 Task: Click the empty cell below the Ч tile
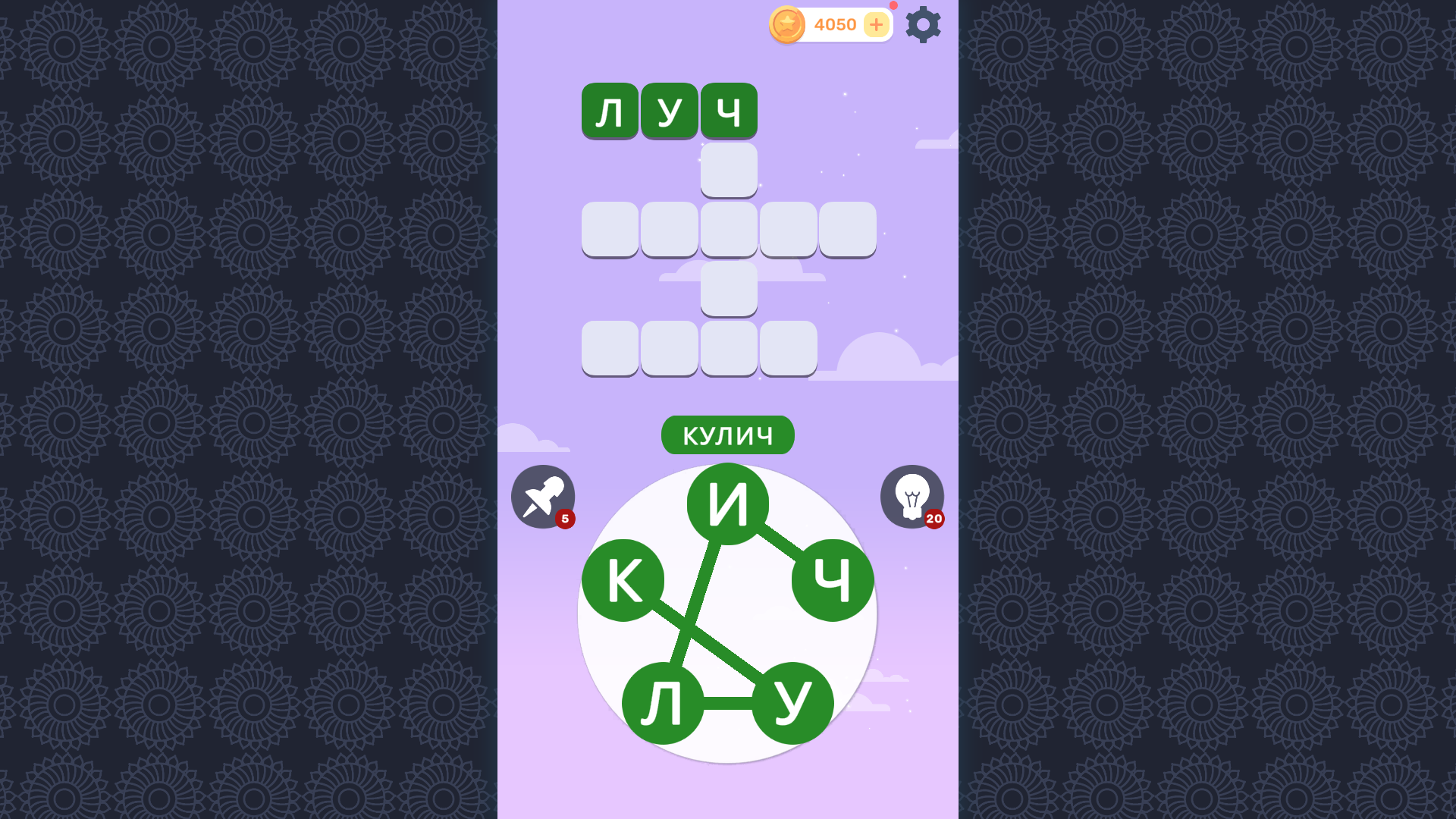[728, 169]
